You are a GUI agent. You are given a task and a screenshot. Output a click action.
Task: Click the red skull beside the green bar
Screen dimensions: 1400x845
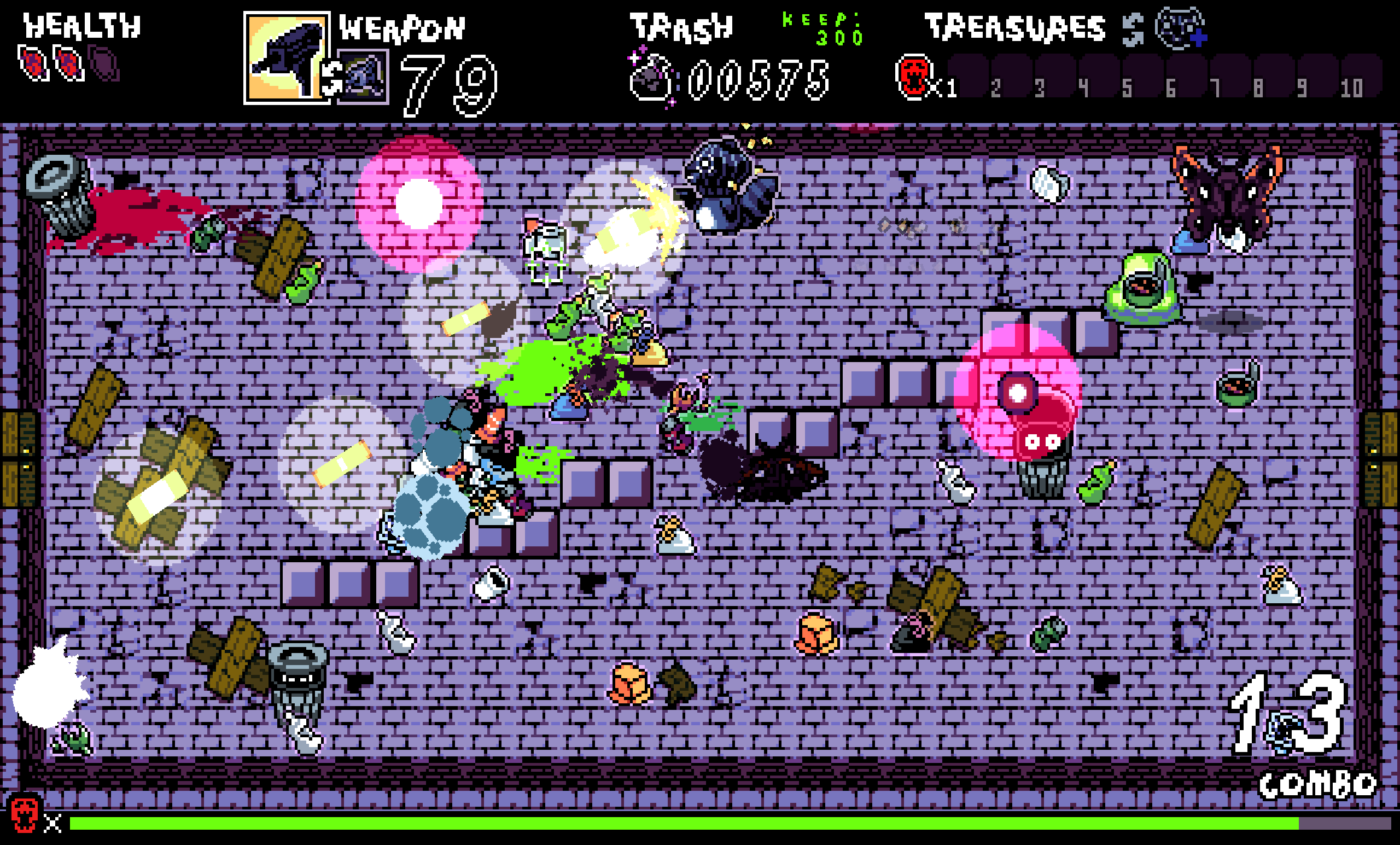click(x=25, y=814)
